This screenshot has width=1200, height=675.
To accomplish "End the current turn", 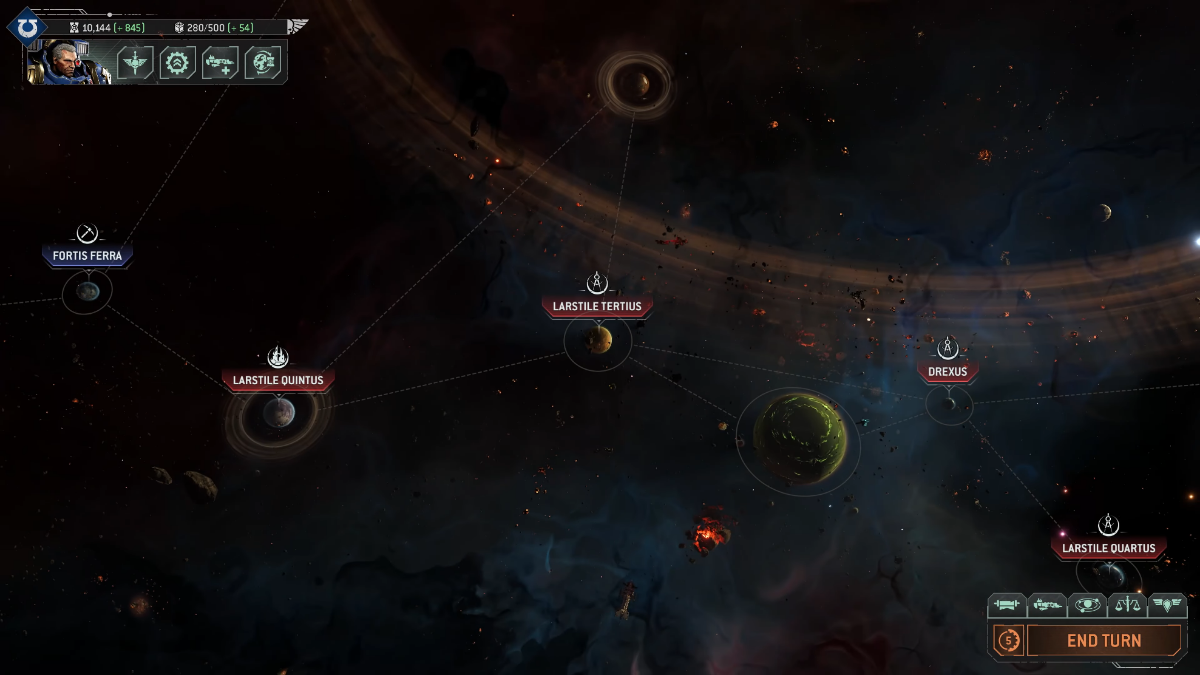I will [1104, 641].
